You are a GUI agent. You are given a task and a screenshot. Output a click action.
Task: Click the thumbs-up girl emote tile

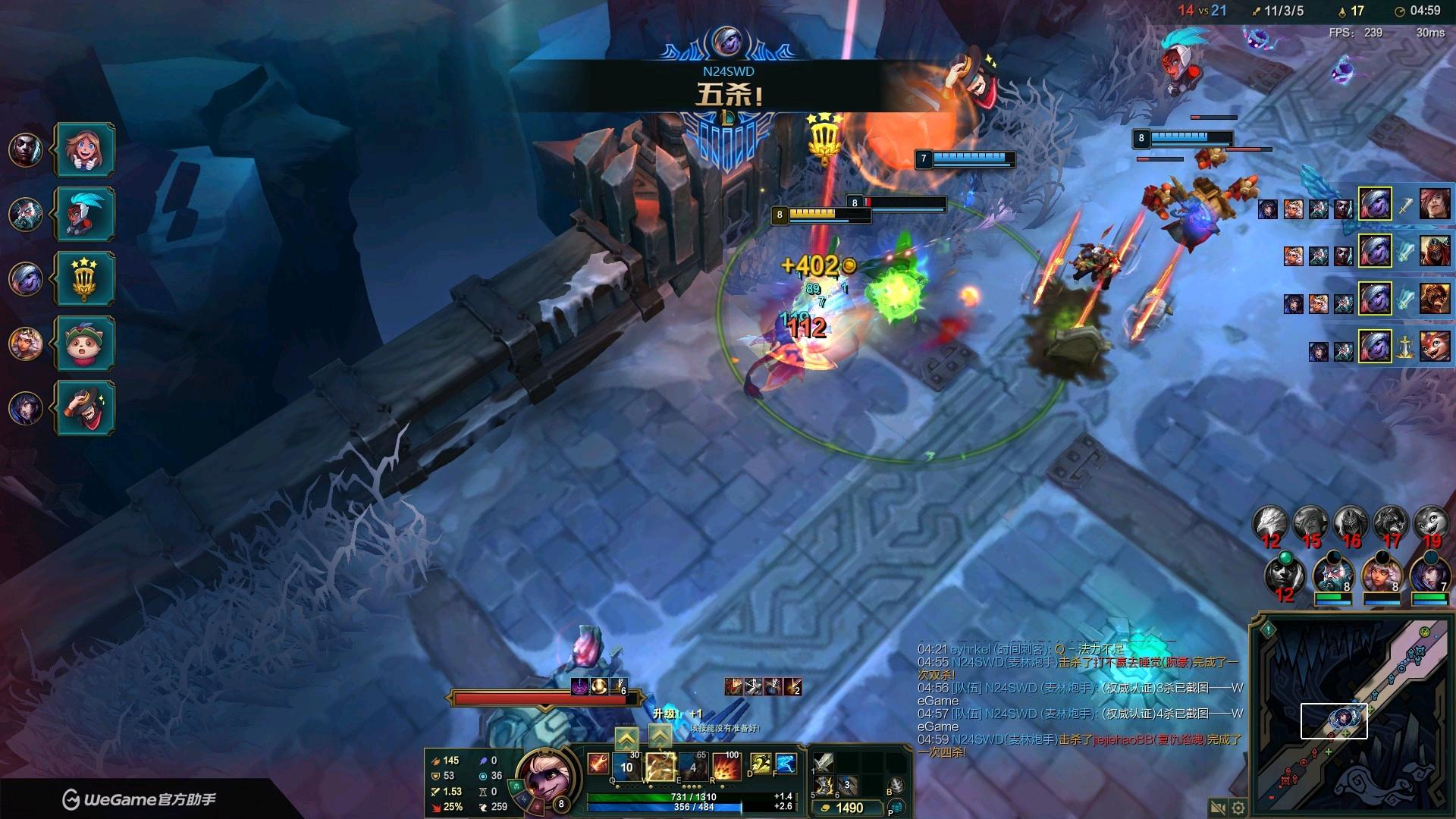point(85,149)
